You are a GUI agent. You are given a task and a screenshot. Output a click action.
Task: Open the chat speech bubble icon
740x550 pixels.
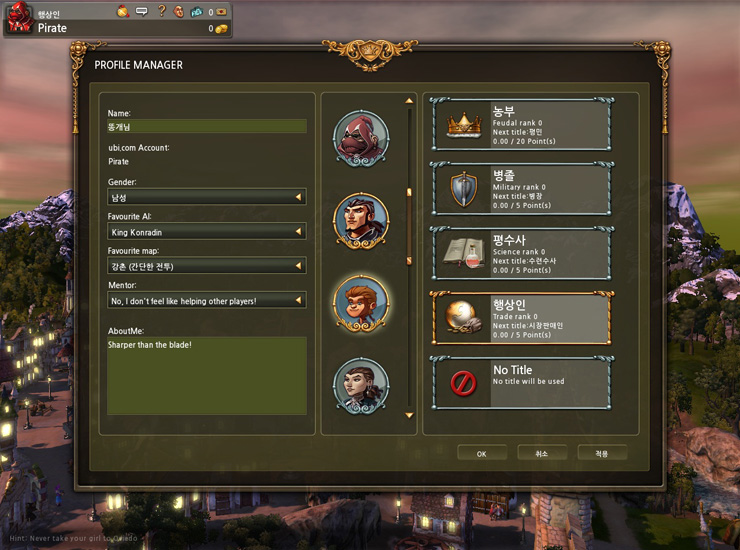click(142, 11)
